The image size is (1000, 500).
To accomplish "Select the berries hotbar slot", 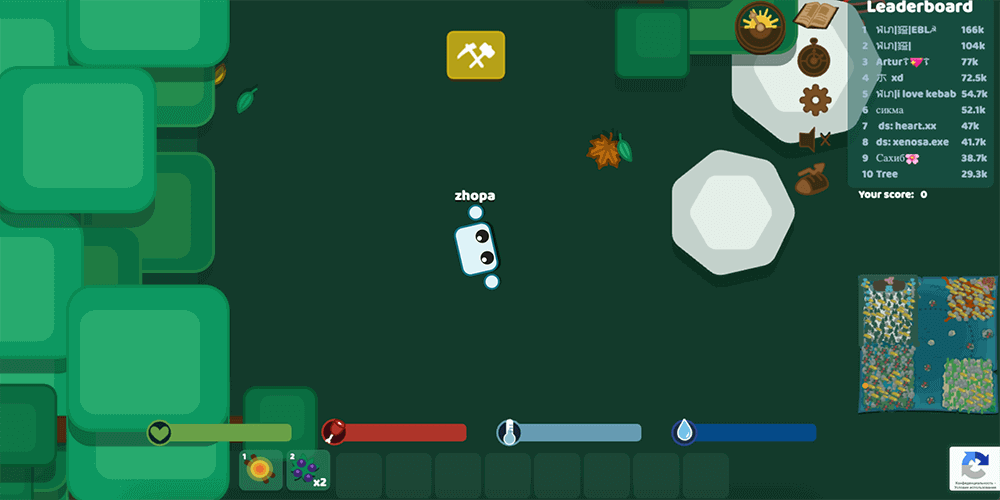I will pyautogui.click(x=309, y=470).
